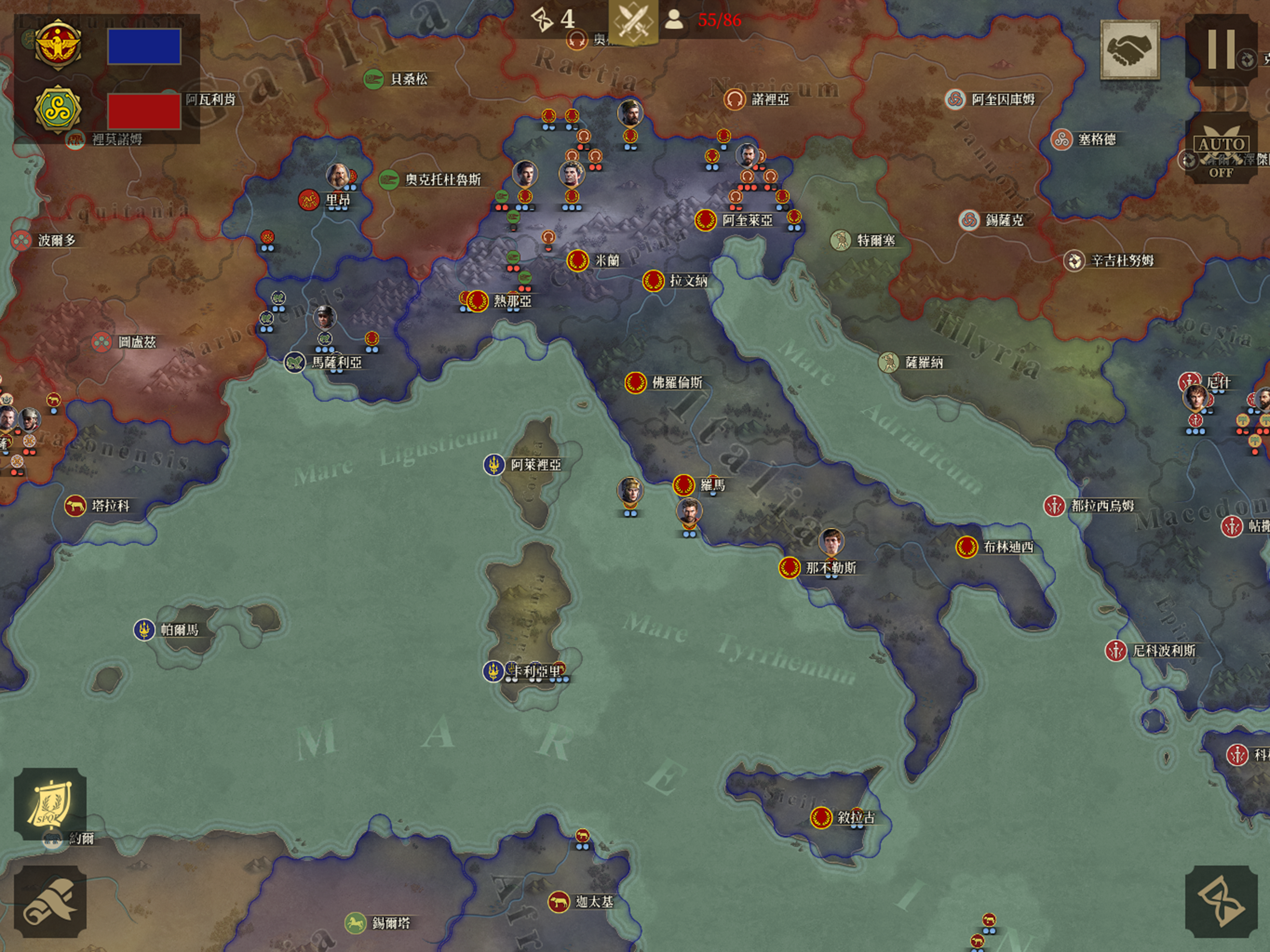The height and width of the screenshot is (952, 1270).
Task: Select the city of 佛羅倫斯
Action: (x=635, y=383)
